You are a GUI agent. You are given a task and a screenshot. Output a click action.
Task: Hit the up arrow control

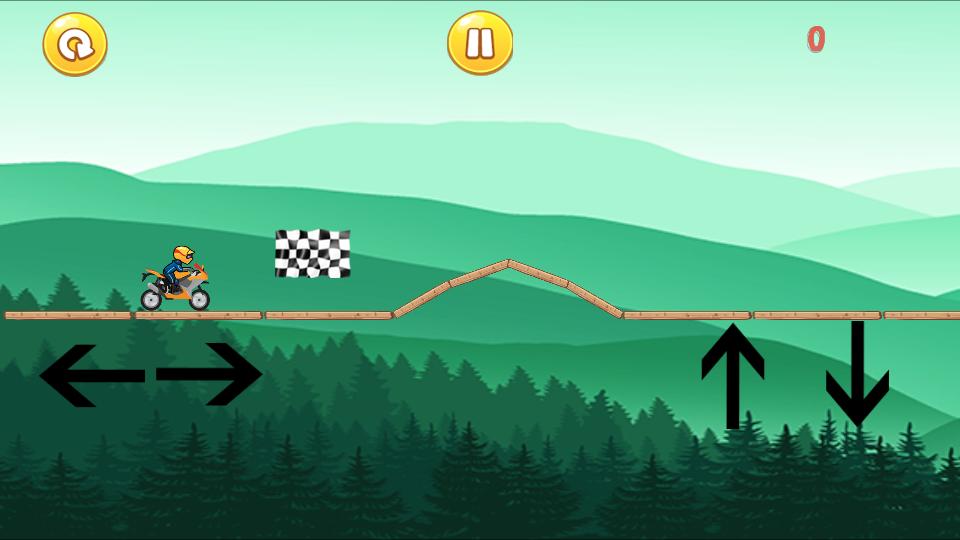point(732,375)
